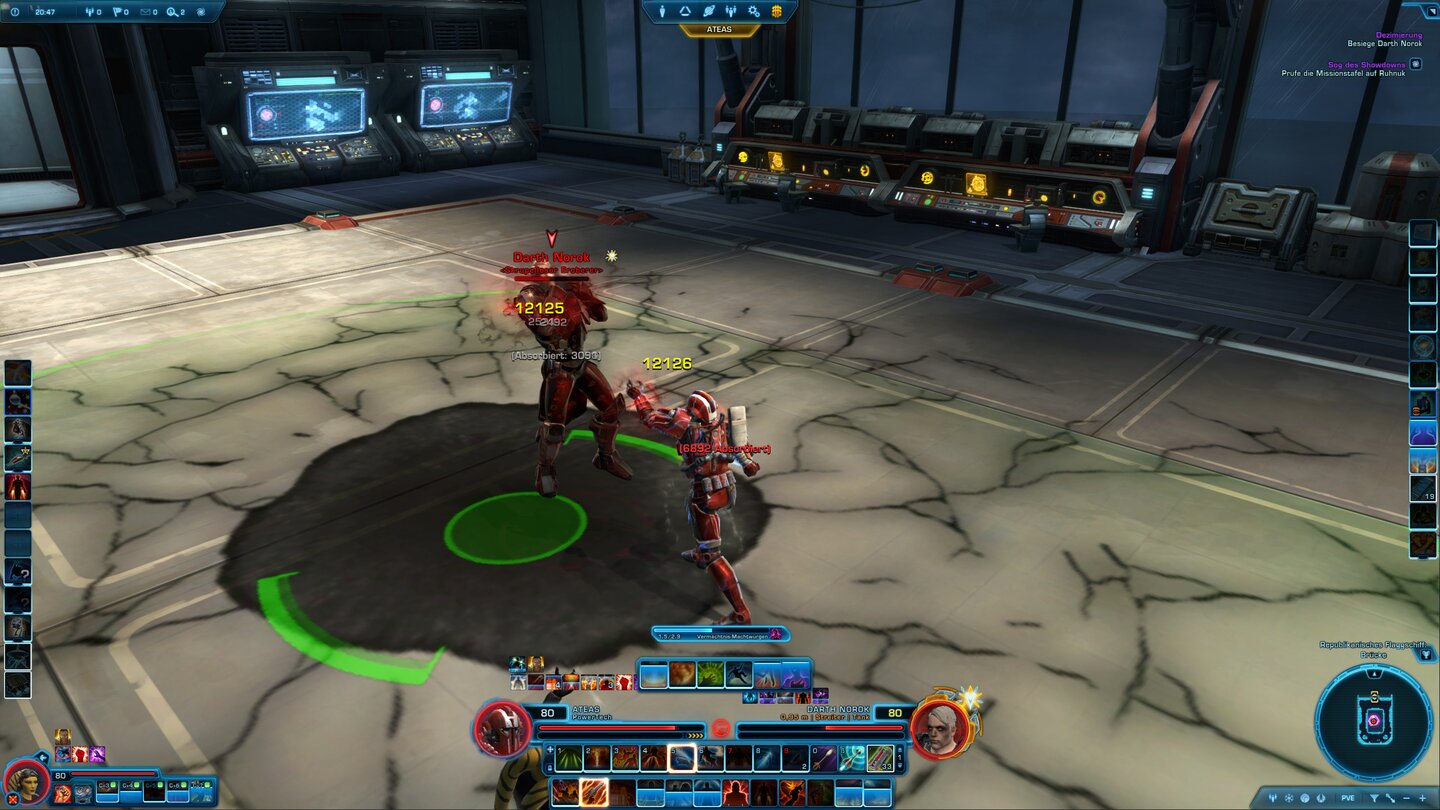
Task: Toggle the PVE mode button under the minimap
Action: (x=1347, y=798)
